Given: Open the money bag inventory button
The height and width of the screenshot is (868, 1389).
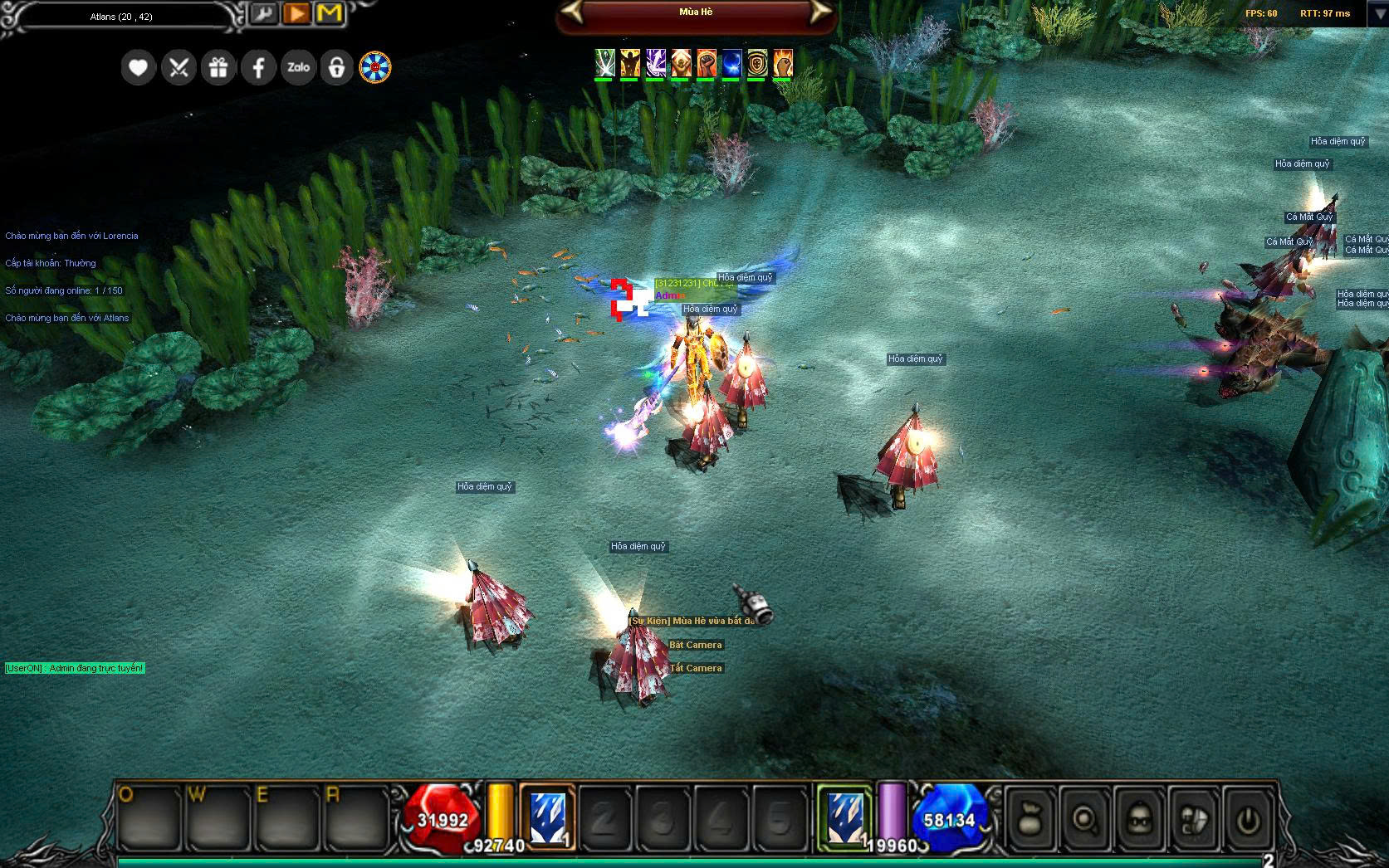Looking at the screenshot, I should tap(1030, 819).
